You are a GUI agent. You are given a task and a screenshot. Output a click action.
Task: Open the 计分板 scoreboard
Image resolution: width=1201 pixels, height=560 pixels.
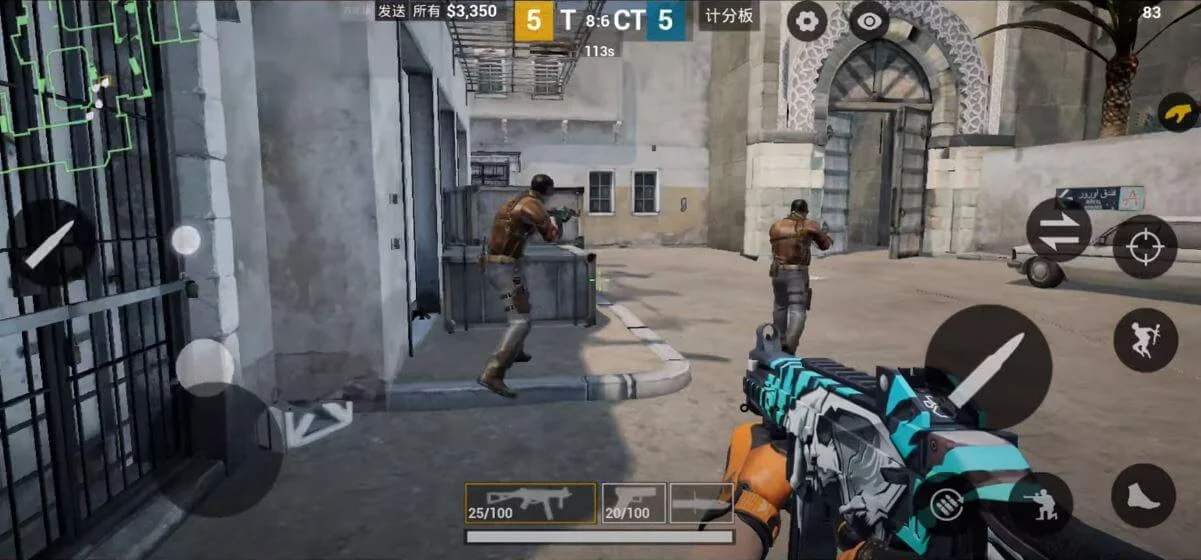[x=727, y=15]
